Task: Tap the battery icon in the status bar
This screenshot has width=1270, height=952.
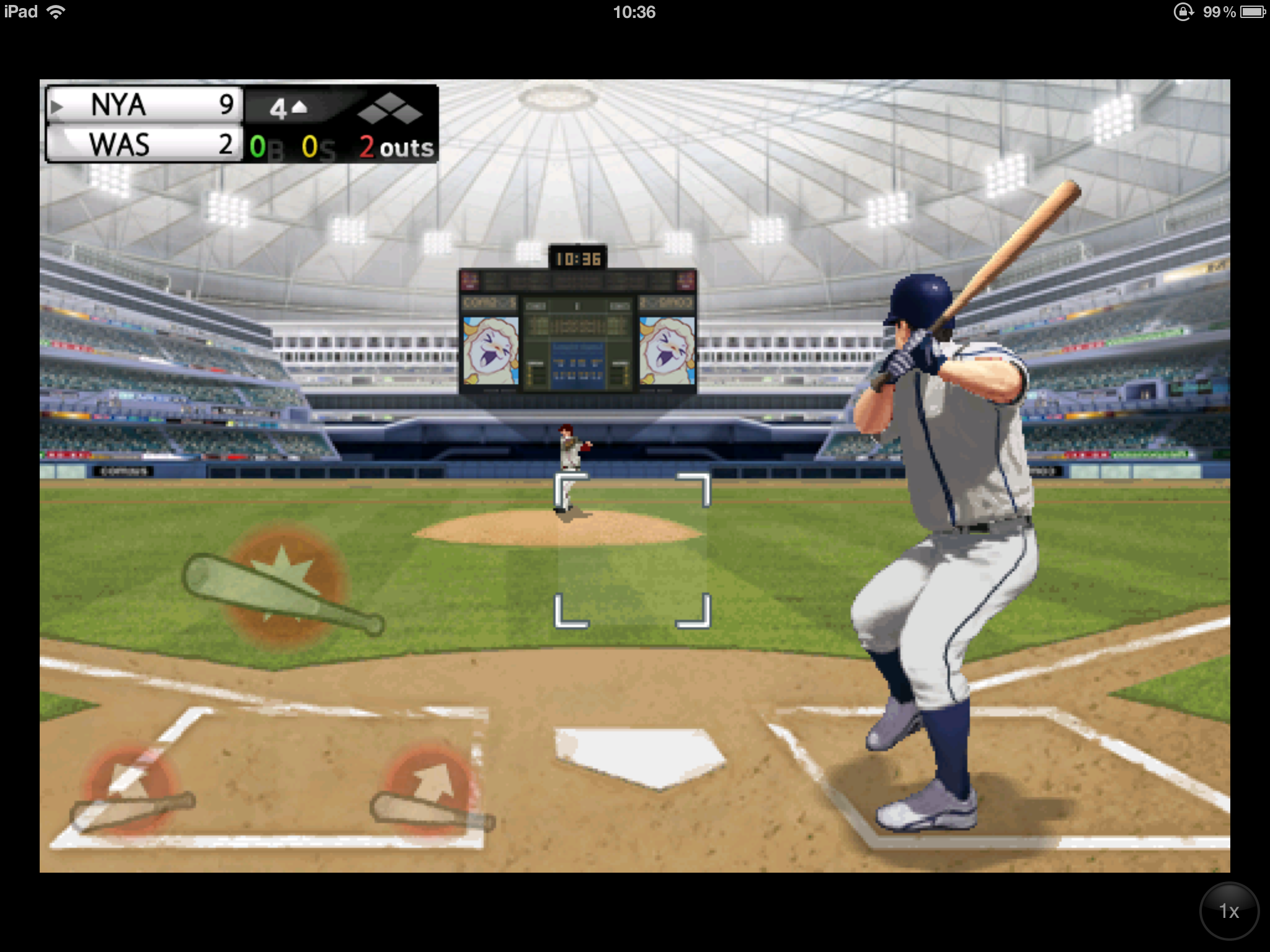Action: point(1253,11)
